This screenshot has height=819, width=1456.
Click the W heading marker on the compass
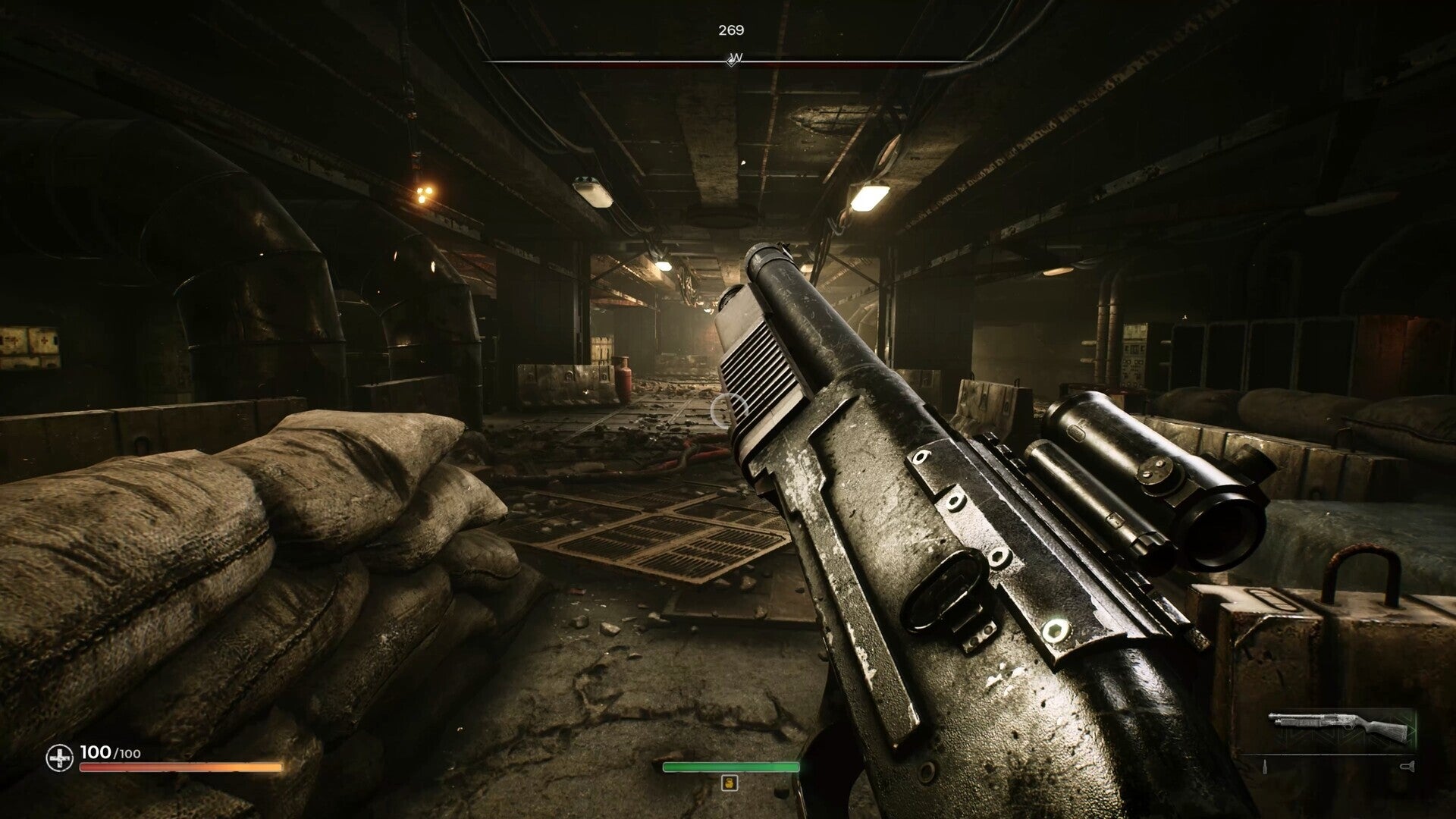click(x=733, y=58)
